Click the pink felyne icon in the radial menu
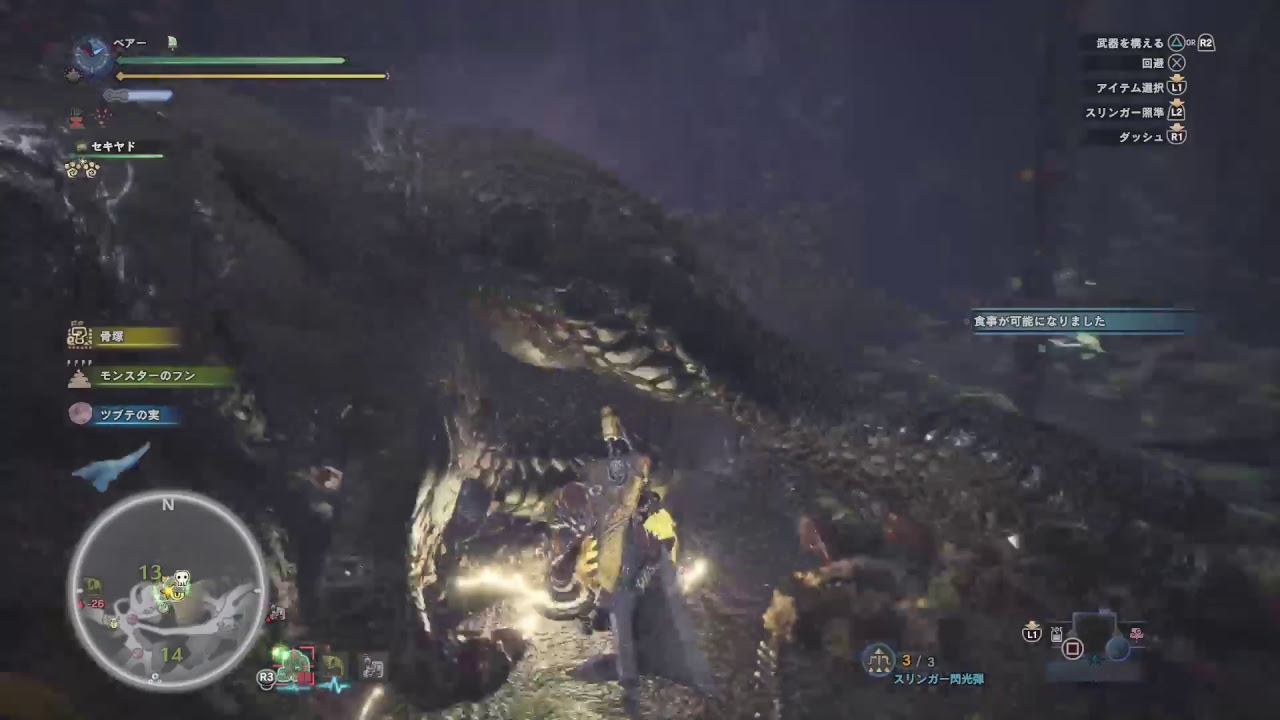Image resolution: width=1280 pixels, height=720 pixels. pos(1136,636)
